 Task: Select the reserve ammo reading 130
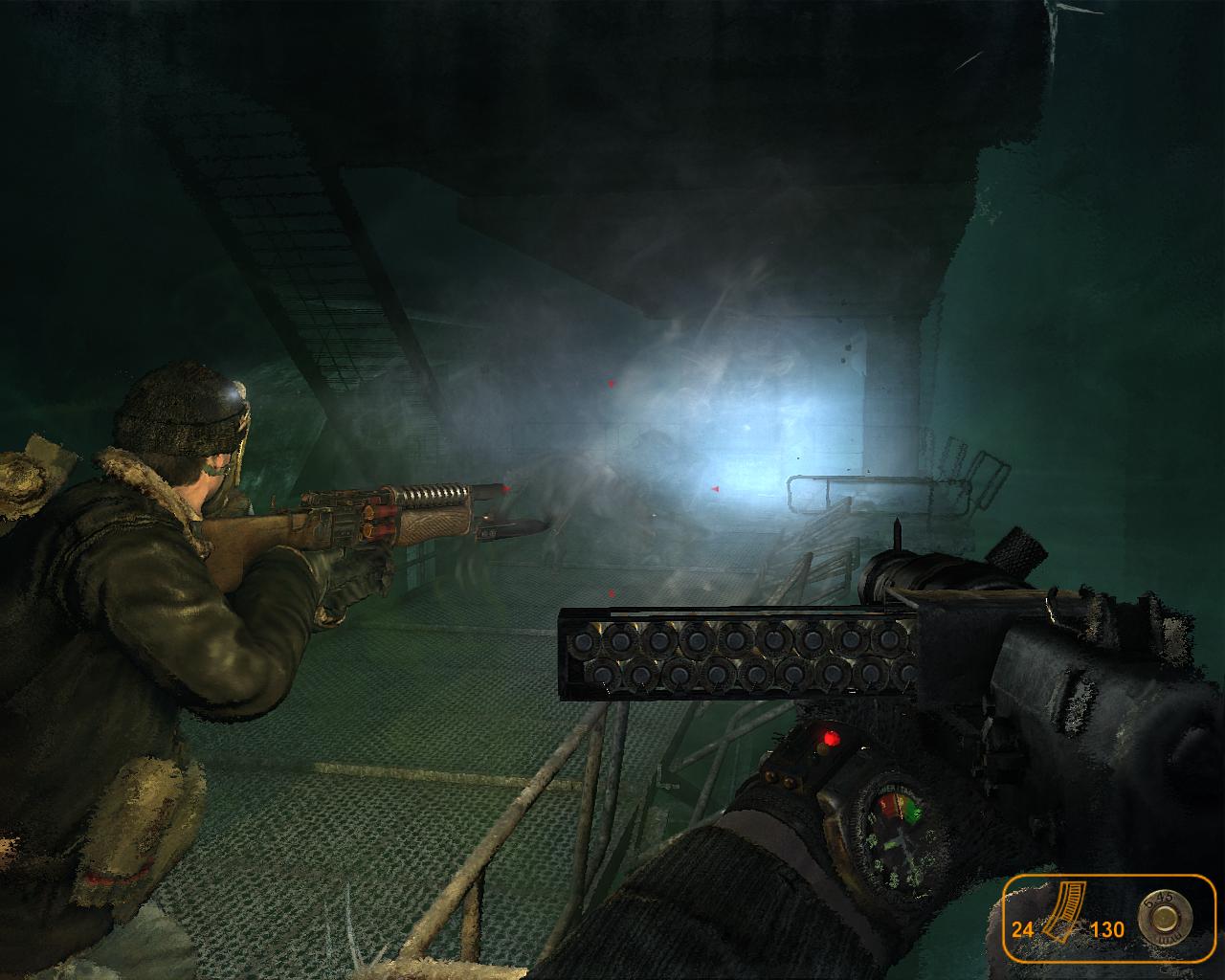click(x=1107, y=928)
